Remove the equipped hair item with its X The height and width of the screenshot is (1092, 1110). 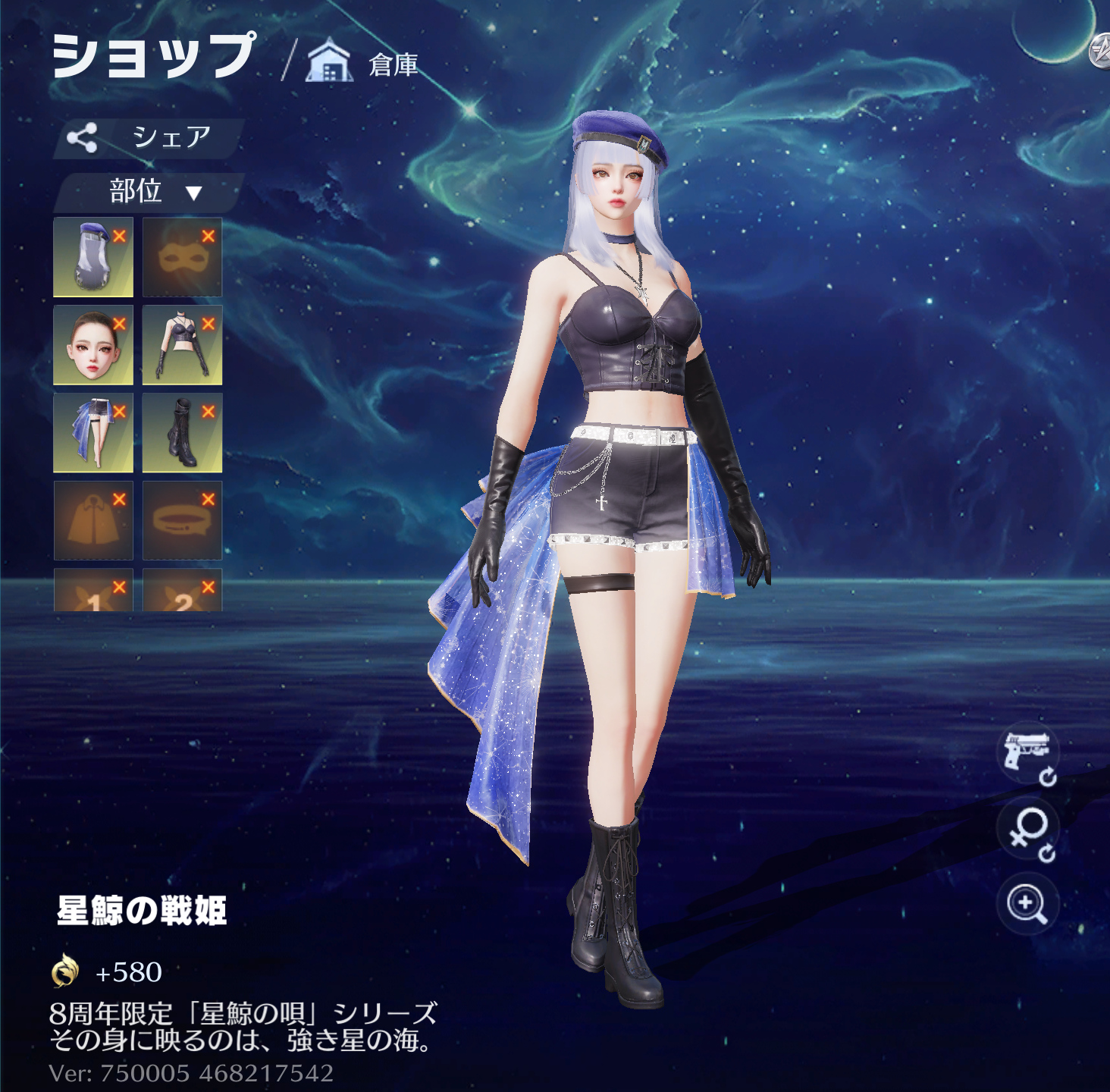[120, 236]
